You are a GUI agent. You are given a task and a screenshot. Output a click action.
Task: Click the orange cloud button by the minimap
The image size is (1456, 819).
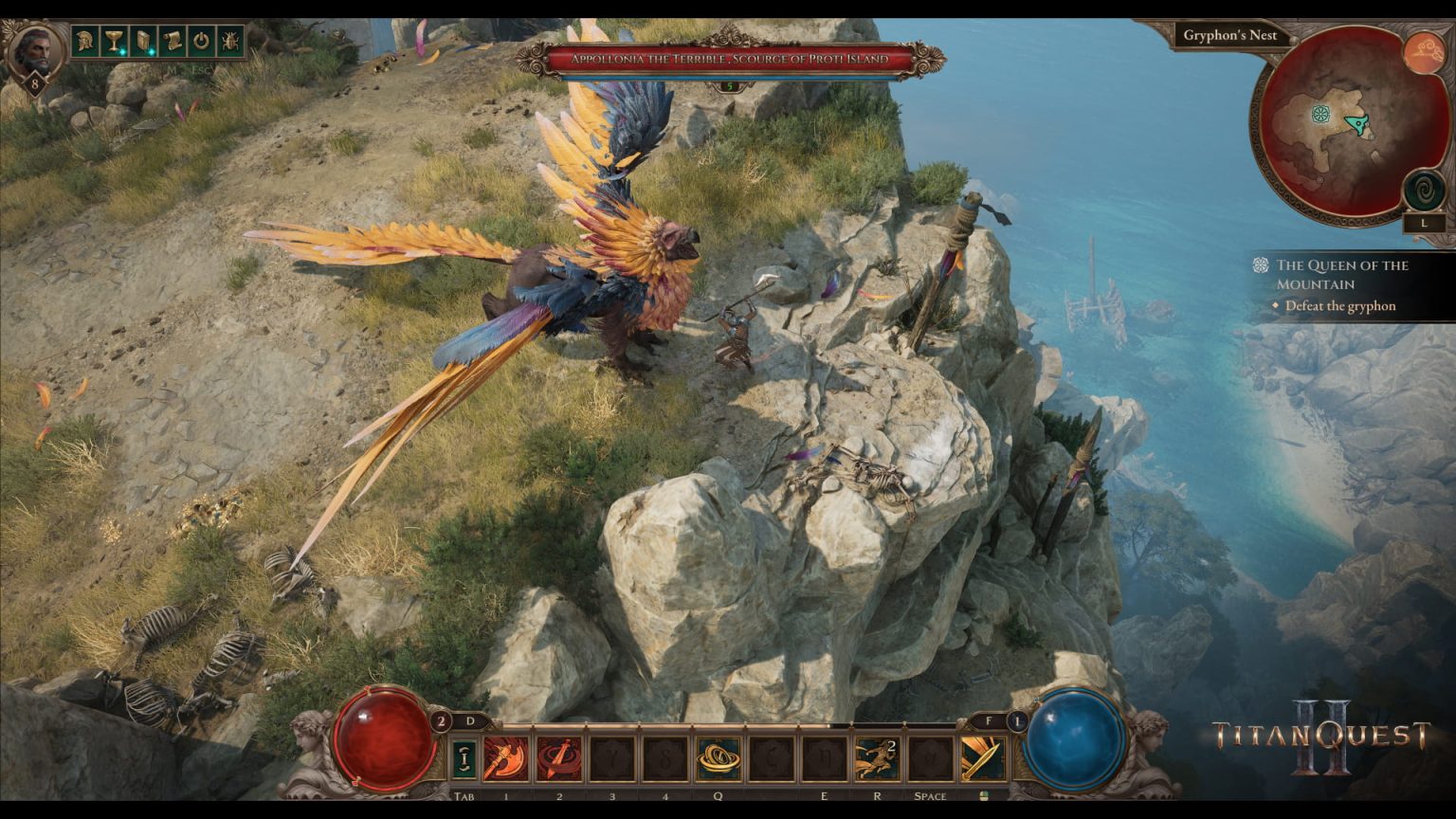pyautogui.click(x=1422, y=51)
